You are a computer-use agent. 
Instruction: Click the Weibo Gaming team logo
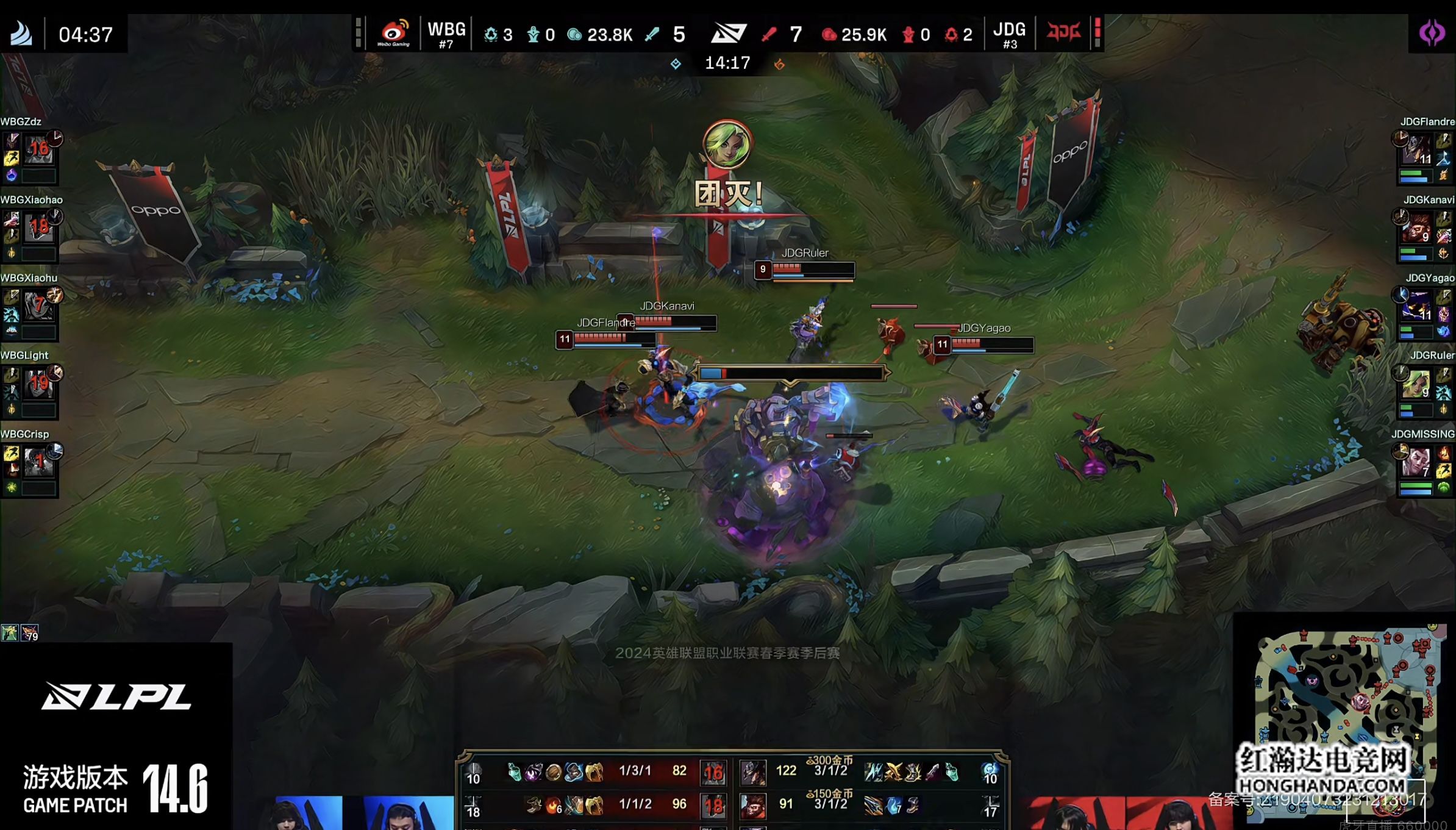coord(393,33)
